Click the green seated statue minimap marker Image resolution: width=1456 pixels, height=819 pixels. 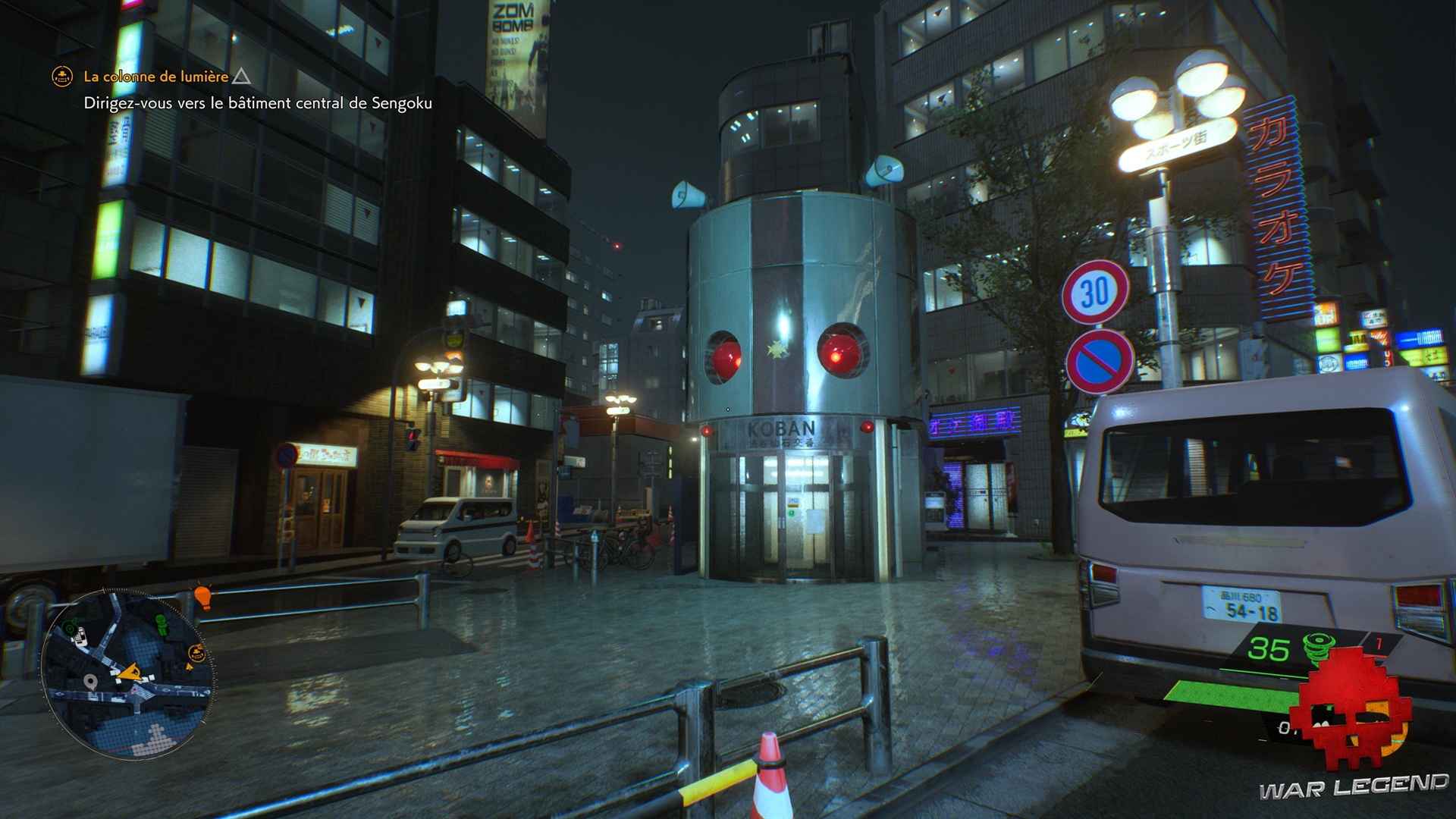(x=161, y=624)
